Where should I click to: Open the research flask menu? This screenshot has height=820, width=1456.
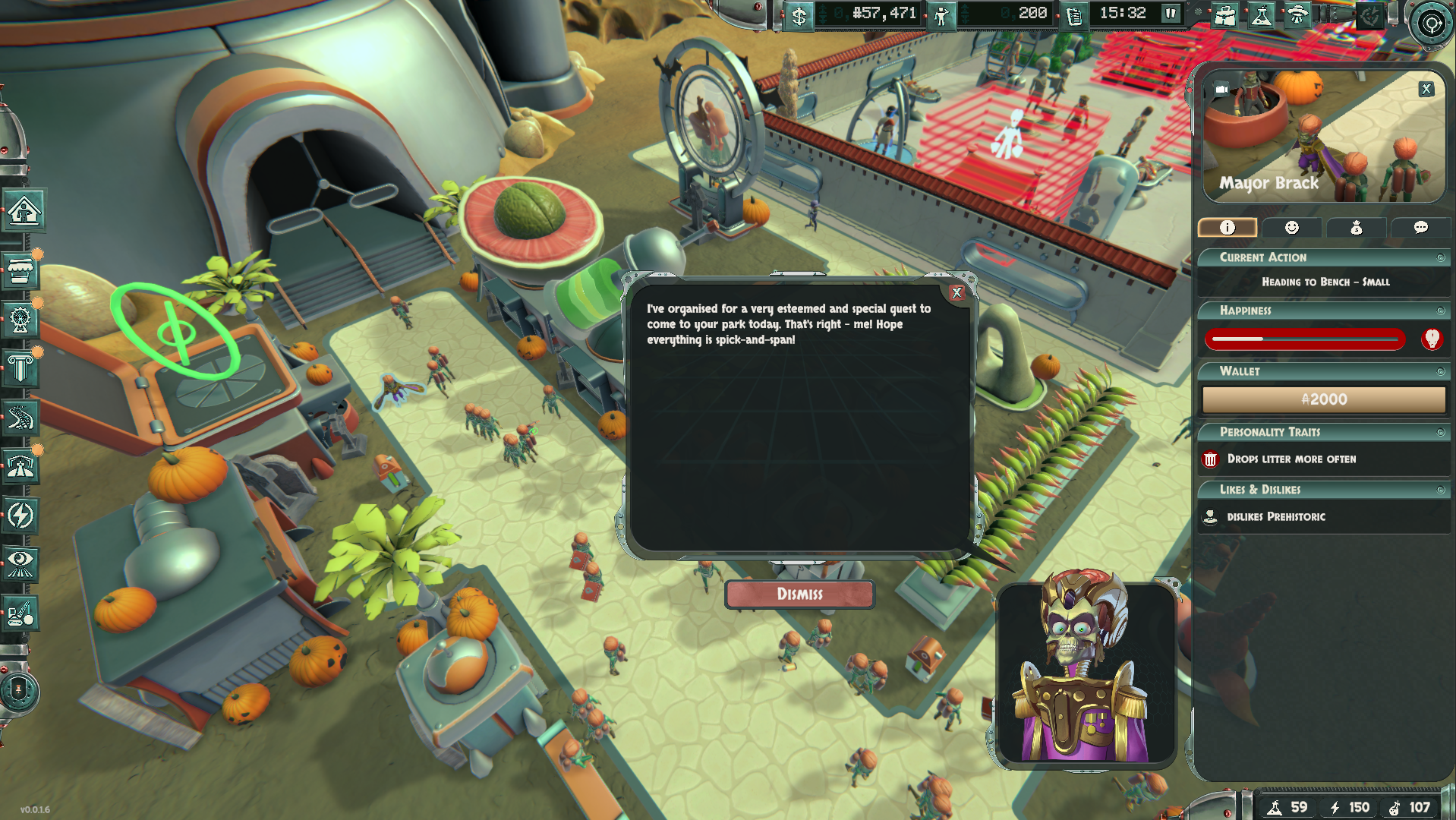(x=1261, y=14)
